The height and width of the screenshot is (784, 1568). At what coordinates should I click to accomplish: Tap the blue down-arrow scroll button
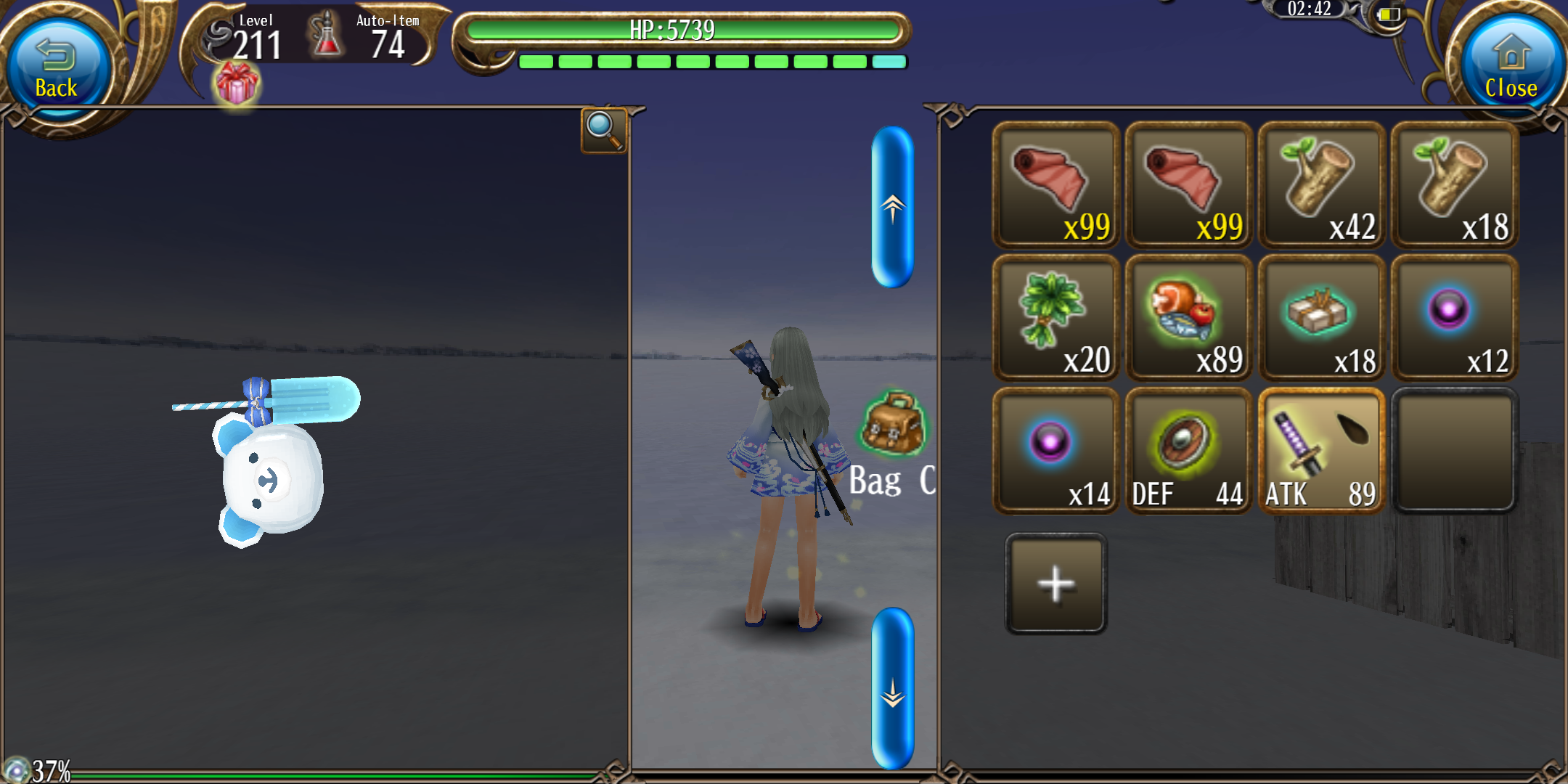(x=892, y=688)
